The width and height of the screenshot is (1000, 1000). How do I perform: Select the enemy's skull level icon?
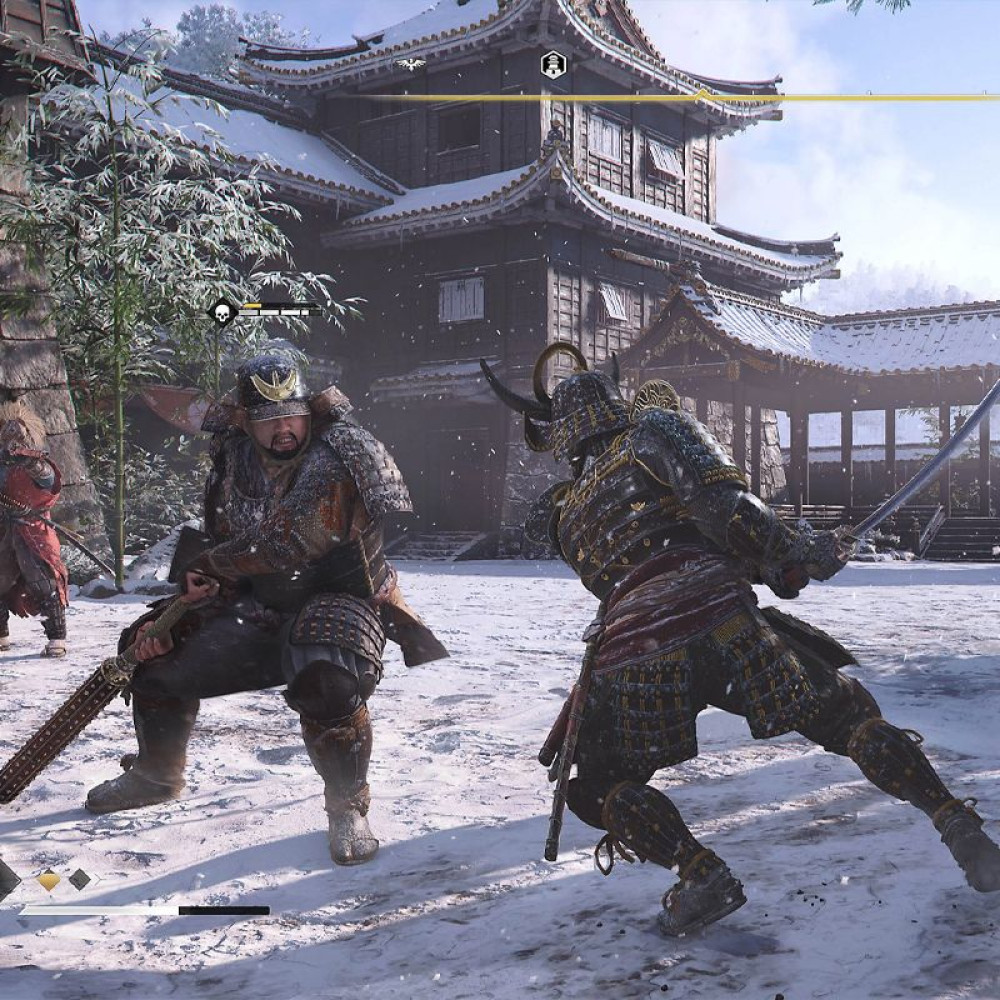click(x=222, y=313)
